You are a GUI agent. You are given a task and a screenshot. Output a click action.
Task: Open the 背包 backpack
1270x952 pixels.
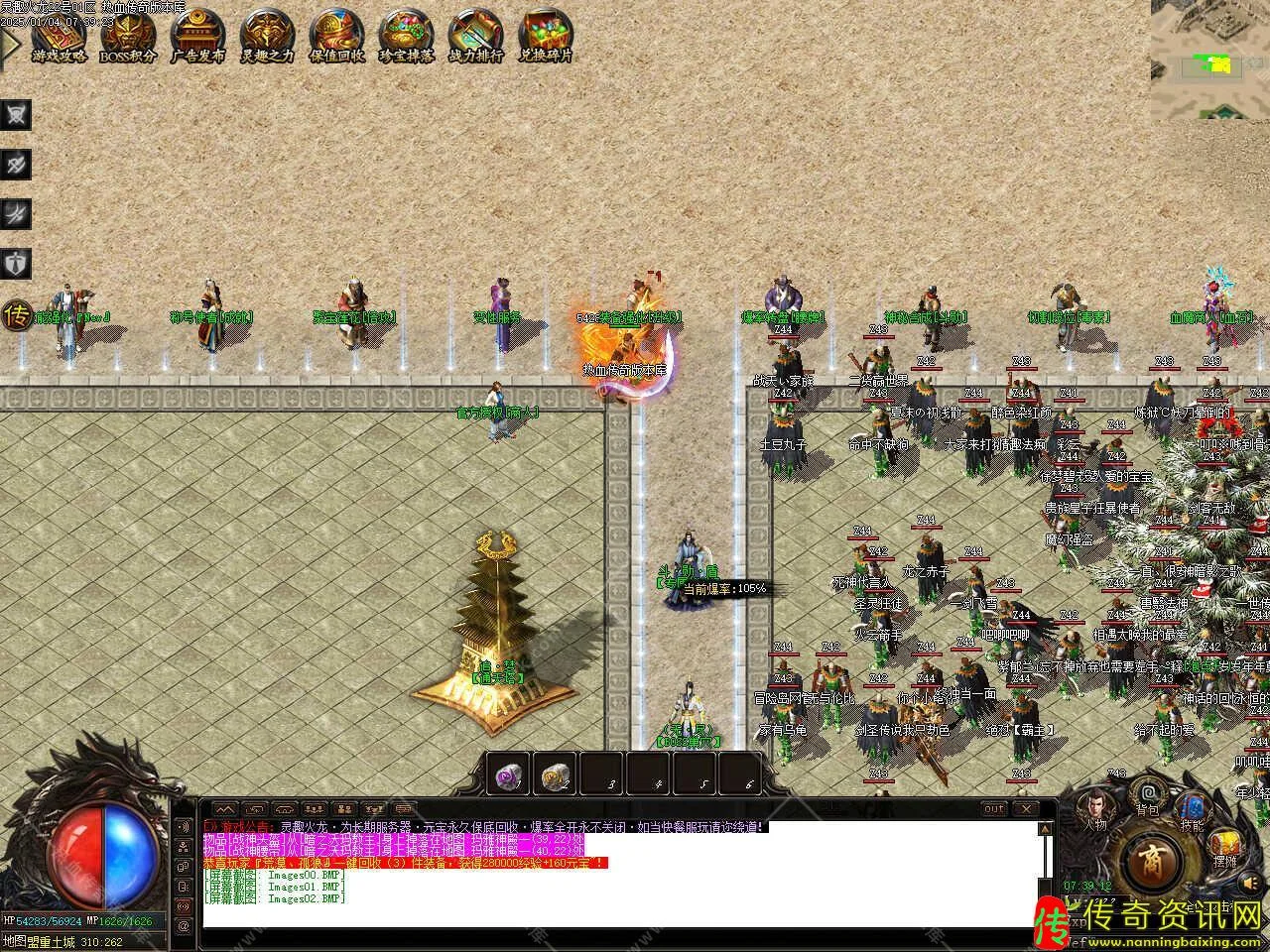pos(1148,795)
